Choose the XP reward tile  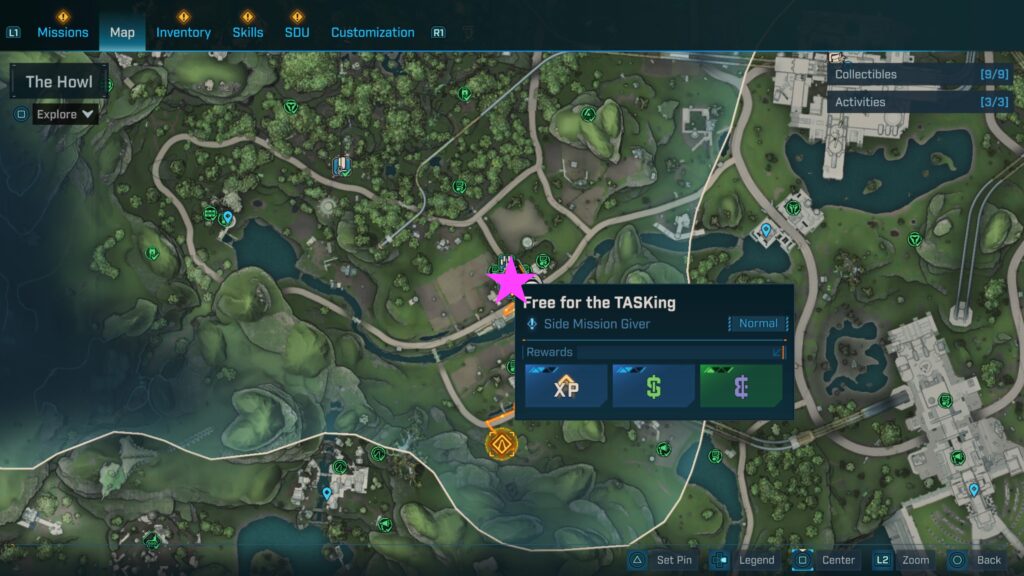[566, 386]
